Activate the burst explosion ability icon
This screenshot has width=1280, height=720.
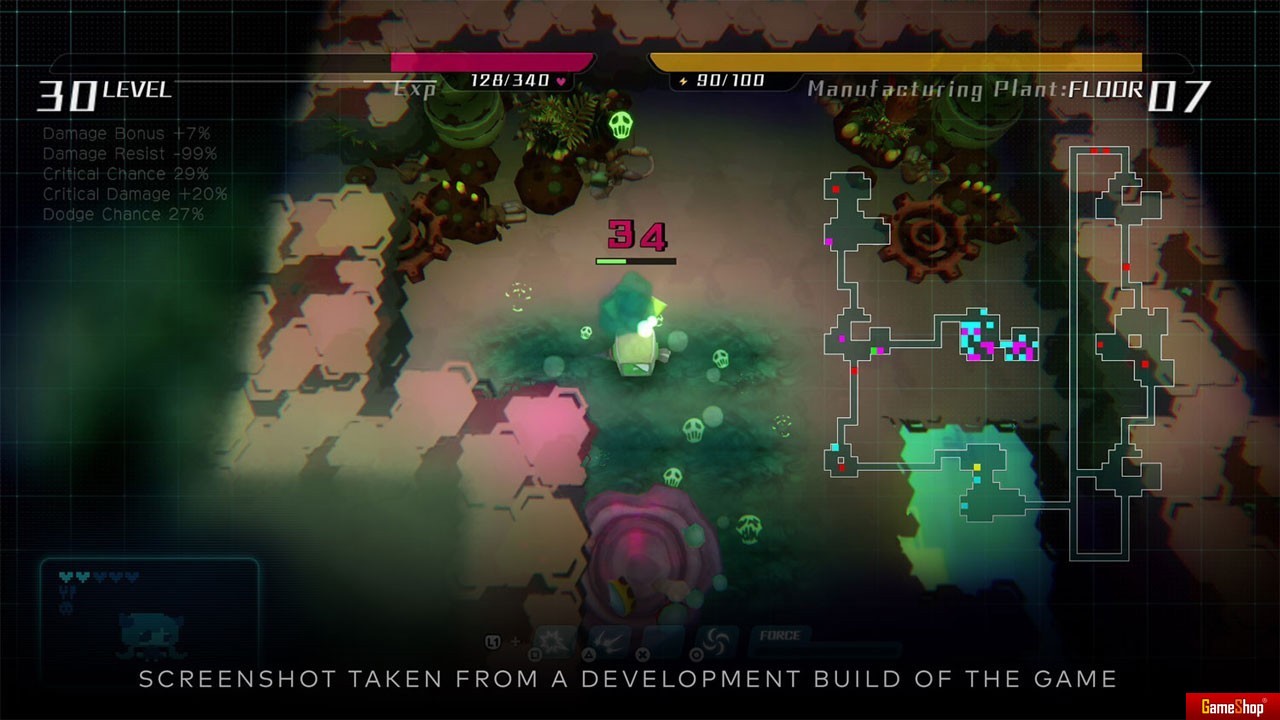point(556,641)
